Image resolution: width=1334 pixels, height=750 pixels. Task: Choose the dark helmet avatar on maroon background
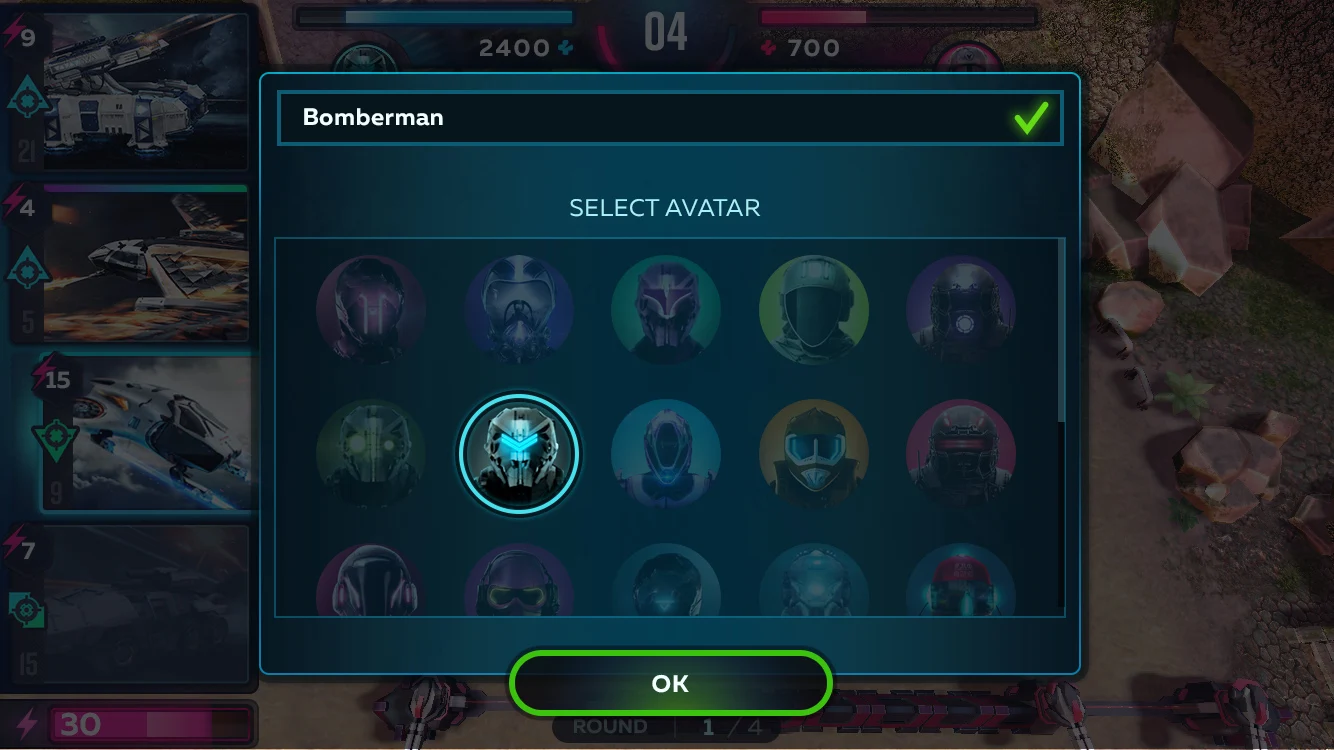point(371,310)
